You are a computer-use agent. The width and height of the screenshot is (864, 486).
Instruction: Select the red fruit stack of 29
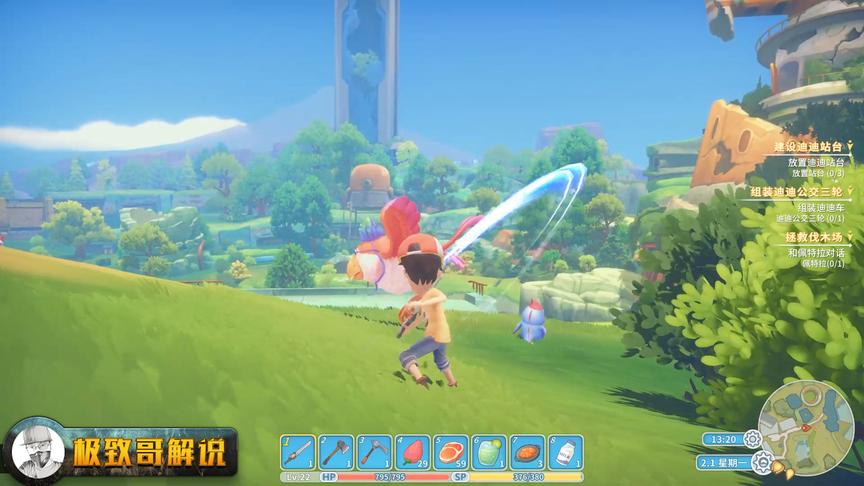tap(412, 452)
